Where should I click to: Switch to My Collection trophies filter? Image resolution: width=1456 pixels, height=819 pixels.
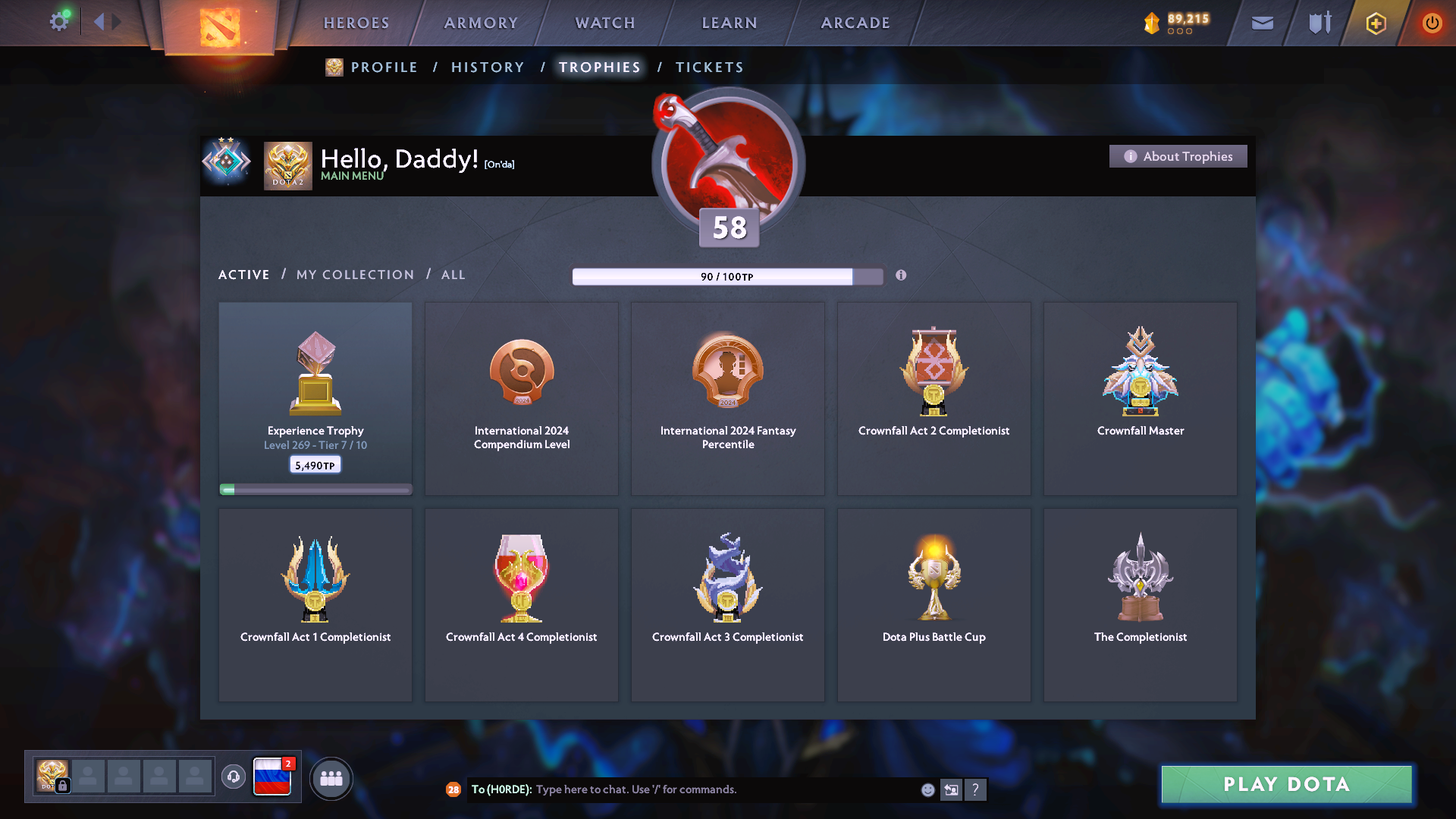355,275
